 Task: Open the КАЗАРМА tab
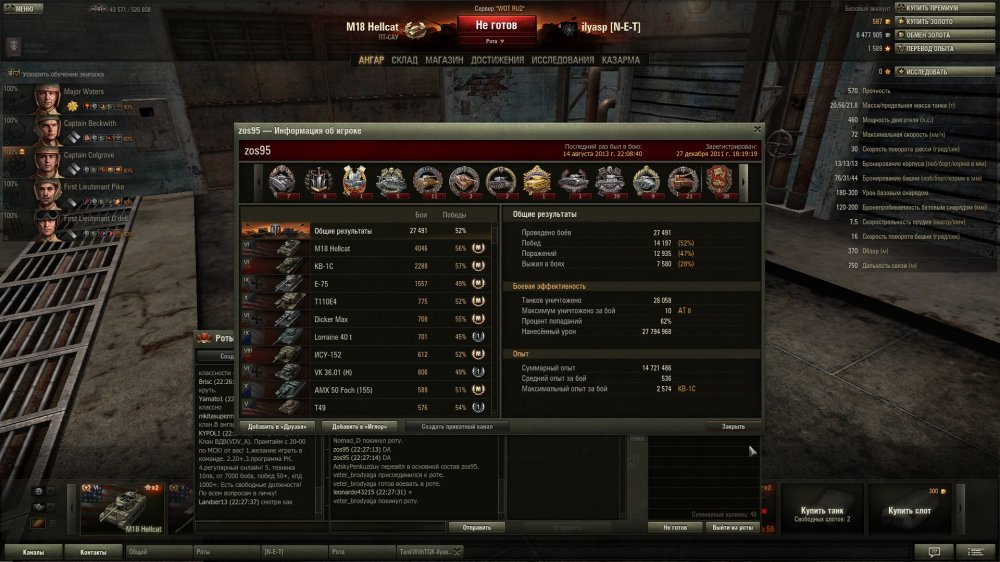tap(621, 60)
